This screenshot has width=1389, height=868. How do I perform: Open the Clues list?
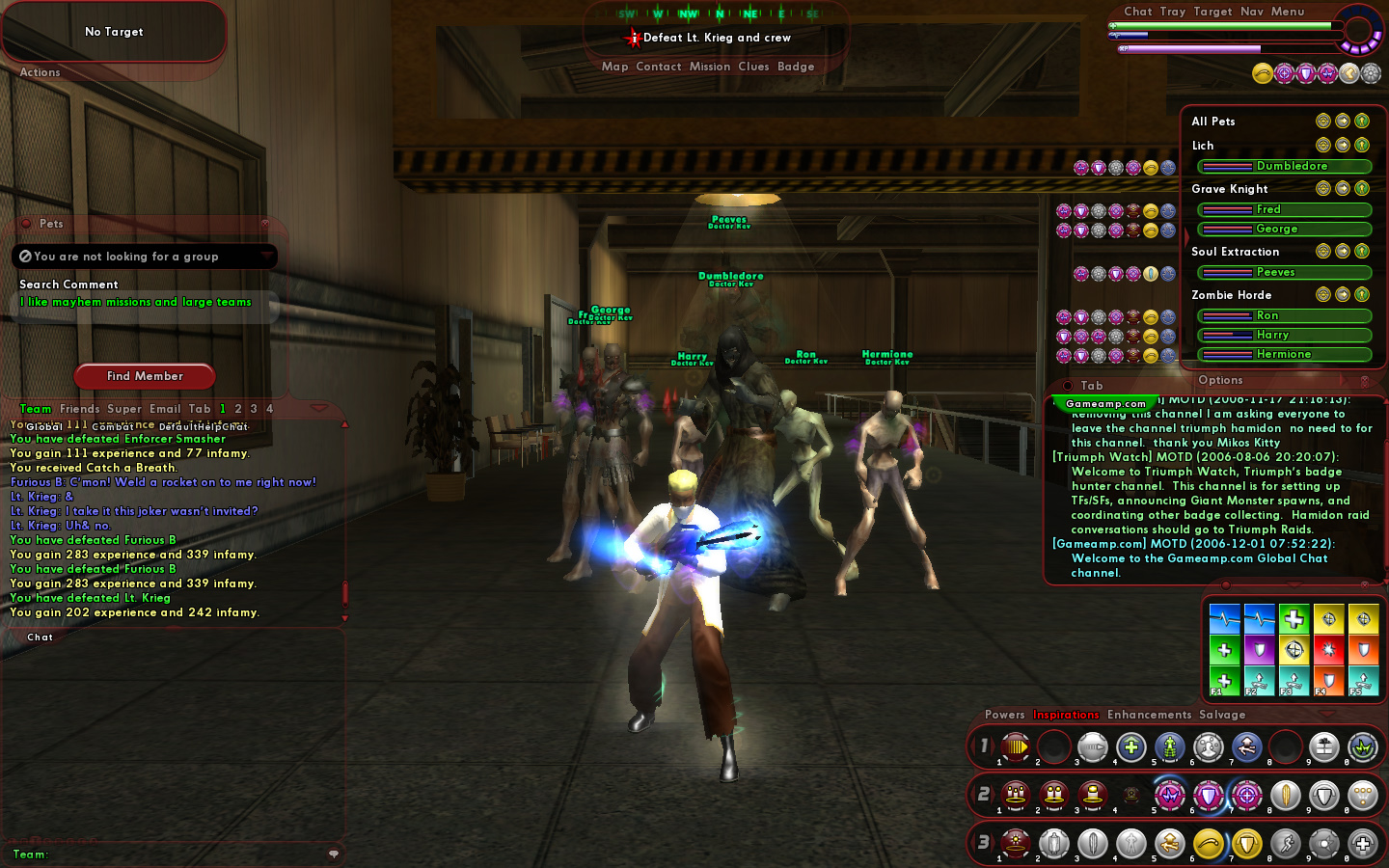coord(753,67)
